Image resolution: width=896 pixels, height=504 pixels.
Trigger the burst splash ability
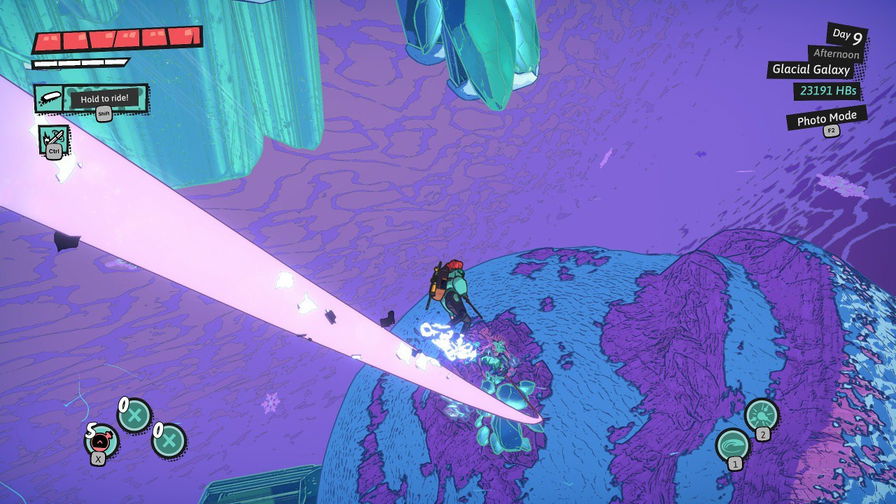pos(762,415)
